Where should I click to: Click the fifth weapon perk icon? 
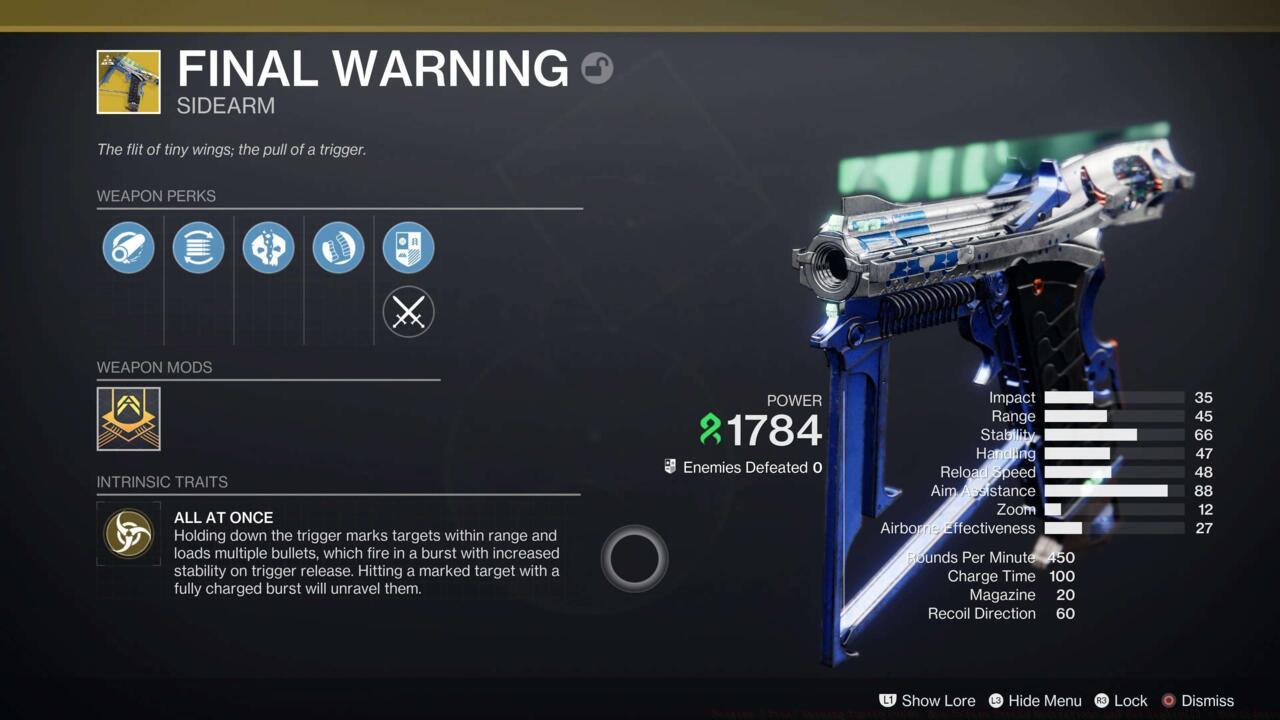[x=408, y=247]
